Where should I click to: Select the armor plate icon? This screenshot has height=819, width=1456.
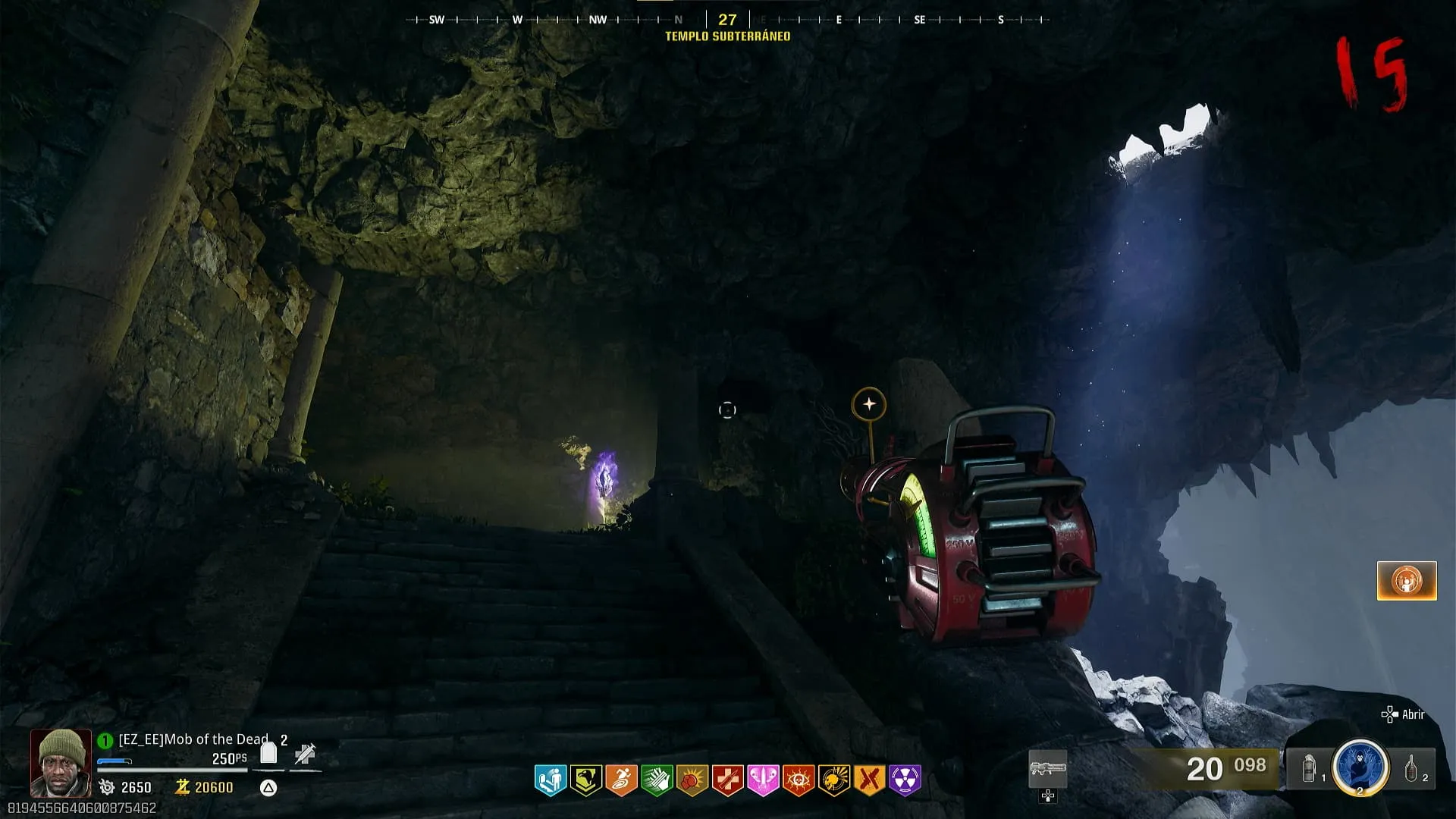[x=268, y=753]
